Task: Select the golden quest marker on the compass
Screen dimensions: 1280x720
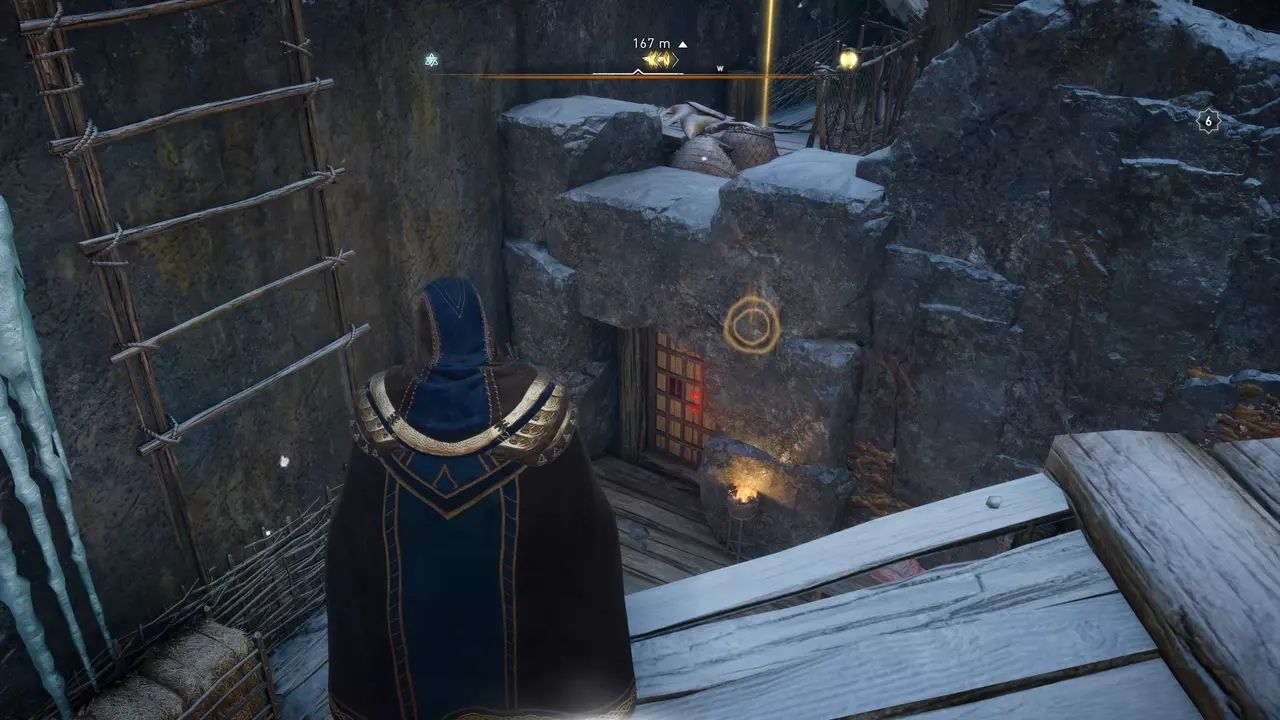Action: click(x=660, y=60)
